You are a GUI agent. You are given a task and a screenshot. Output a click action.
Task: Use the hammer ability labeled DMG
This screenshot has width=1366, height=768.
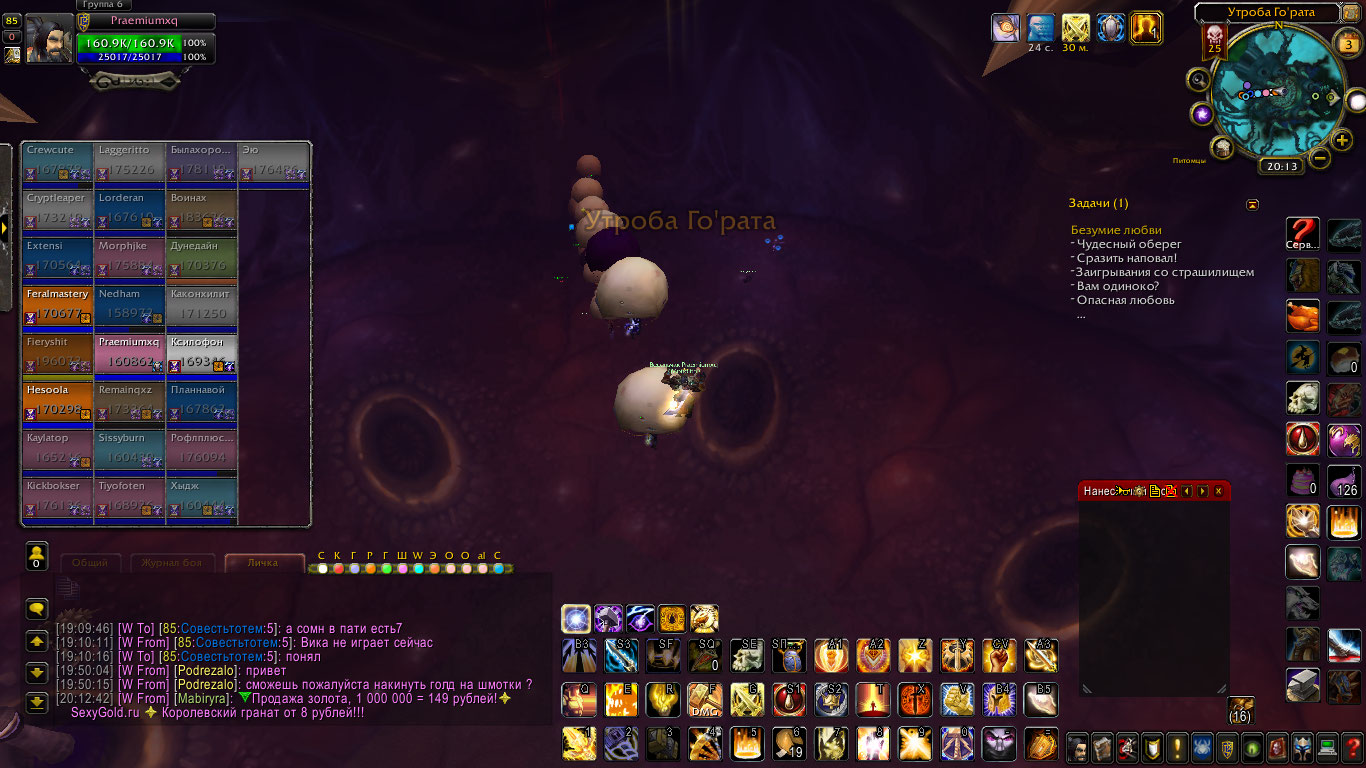[x=704, y=700]
